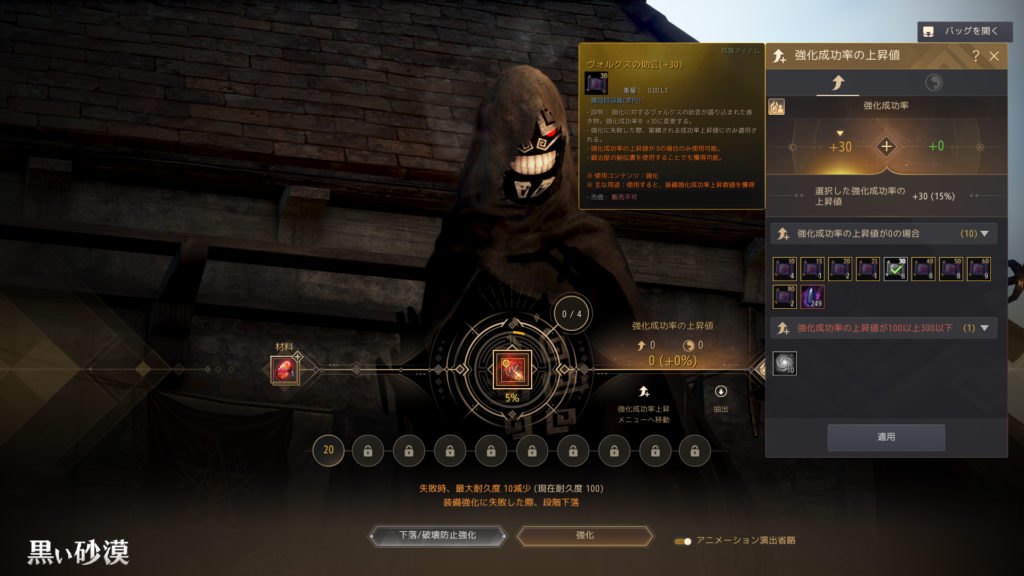This screenshot has height=576, width=1024.
Task: Choose the 下落/破壊防止強化 button
Action: pos(437,536)
